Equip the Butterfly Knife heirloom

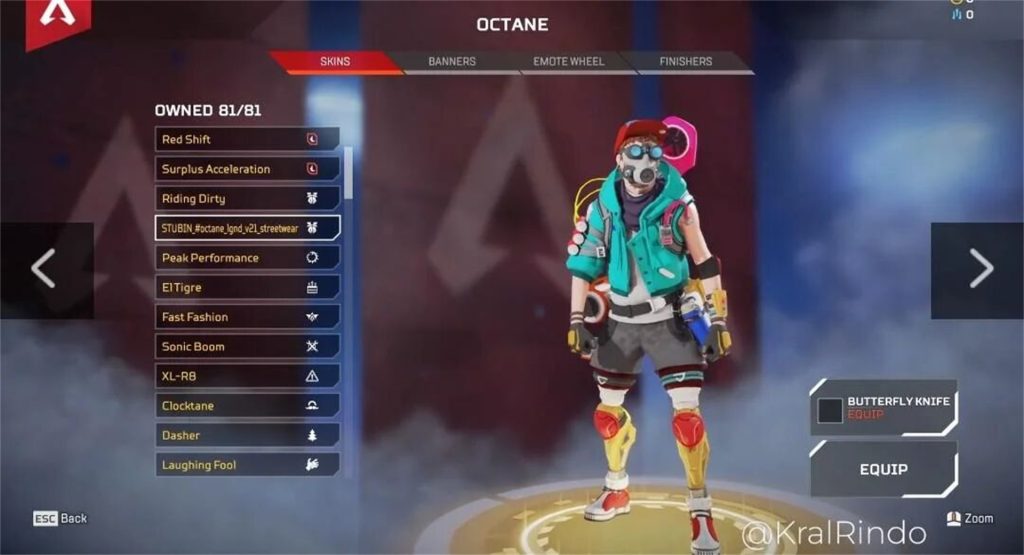point(883,408)
